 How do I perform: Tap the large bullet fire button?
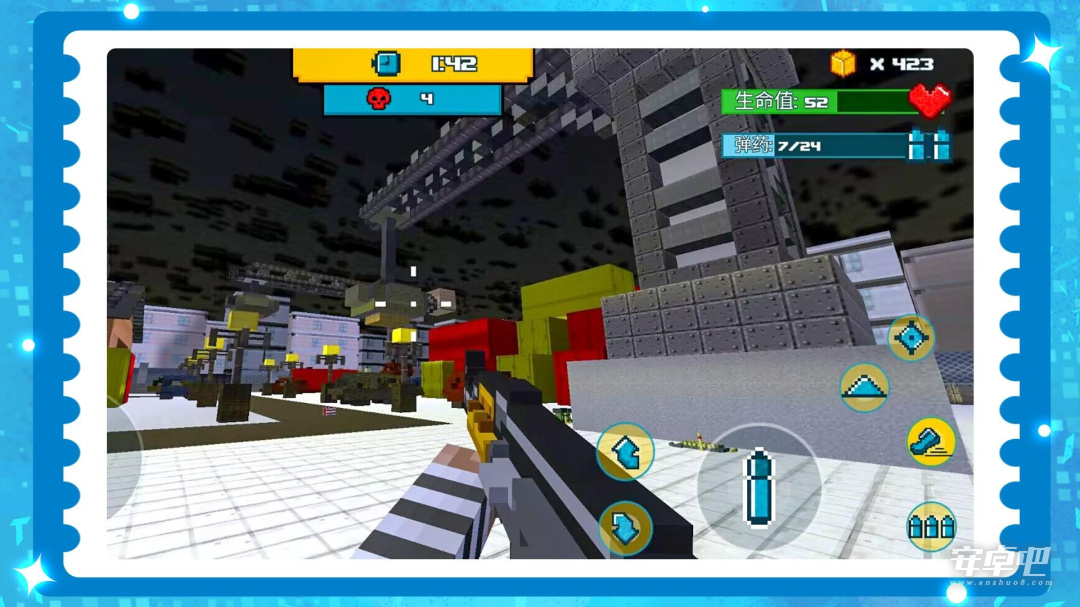point(759,486)
